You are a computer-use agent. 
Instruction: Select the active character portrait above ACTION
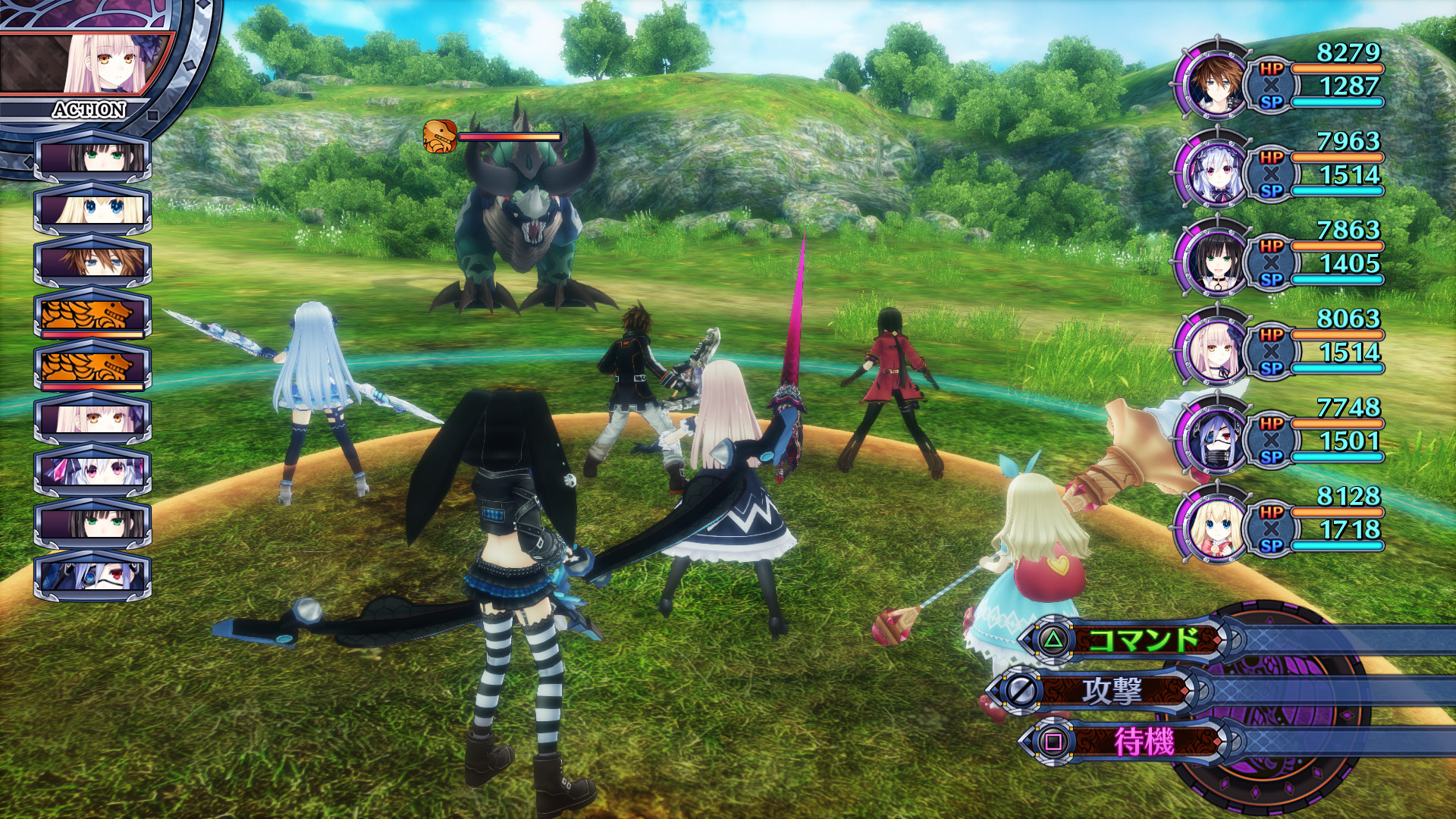tap(114, 64)
